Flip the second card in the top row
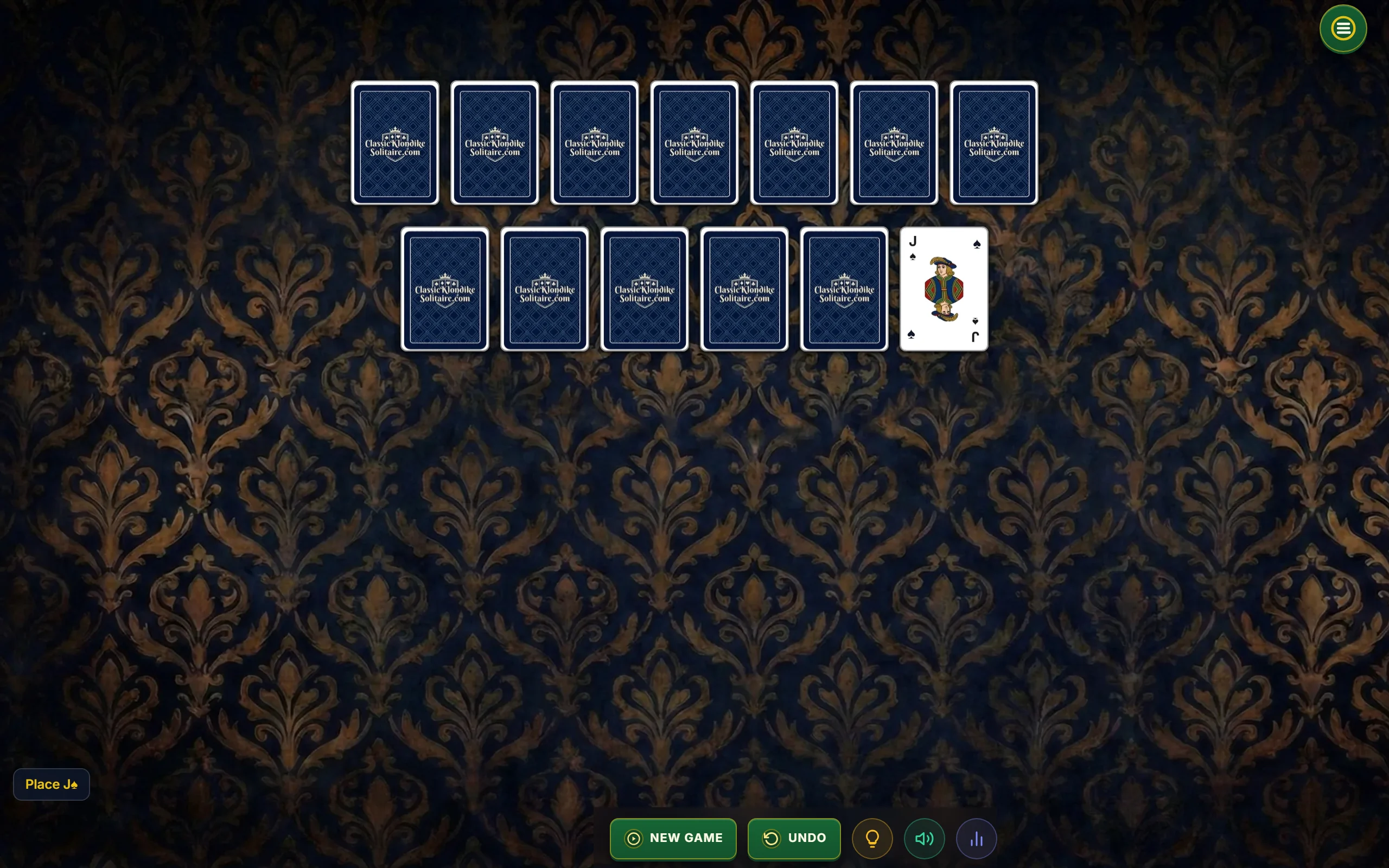The height and width of the screenshot is (868, 1389). [x=494, y=144]
